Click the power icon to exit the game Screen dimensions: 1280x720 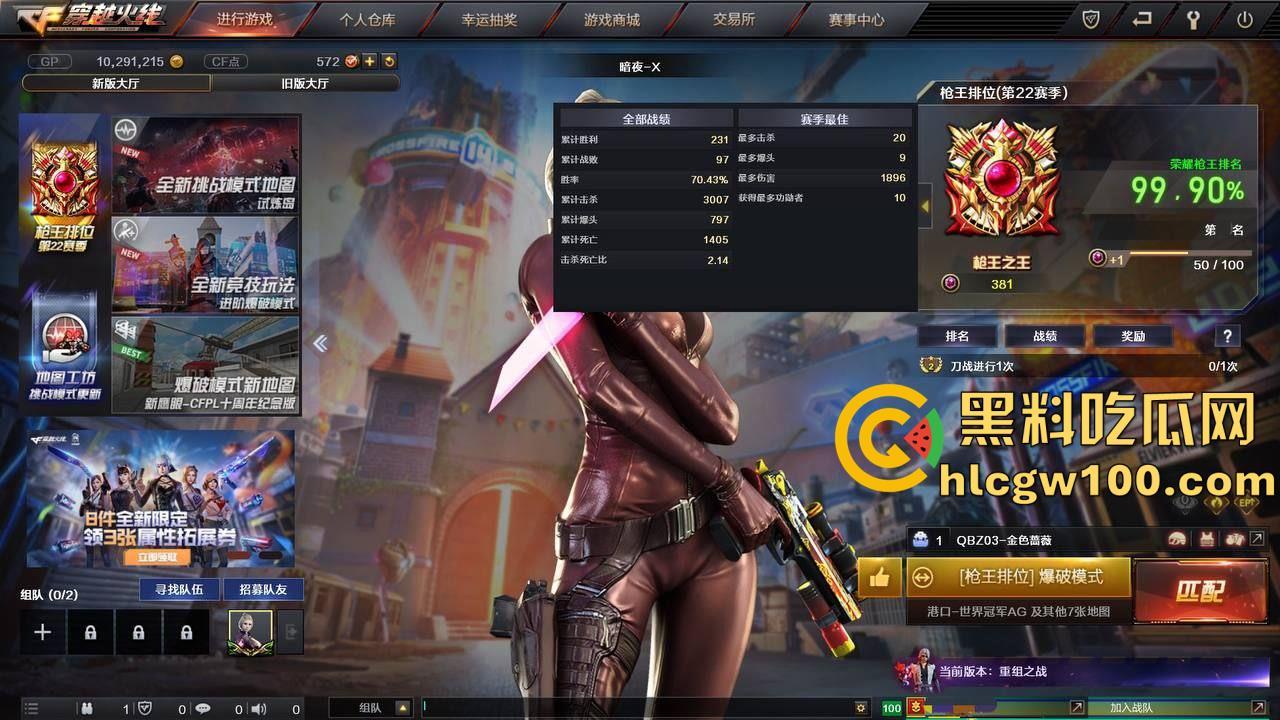[x=1244, y=18]
